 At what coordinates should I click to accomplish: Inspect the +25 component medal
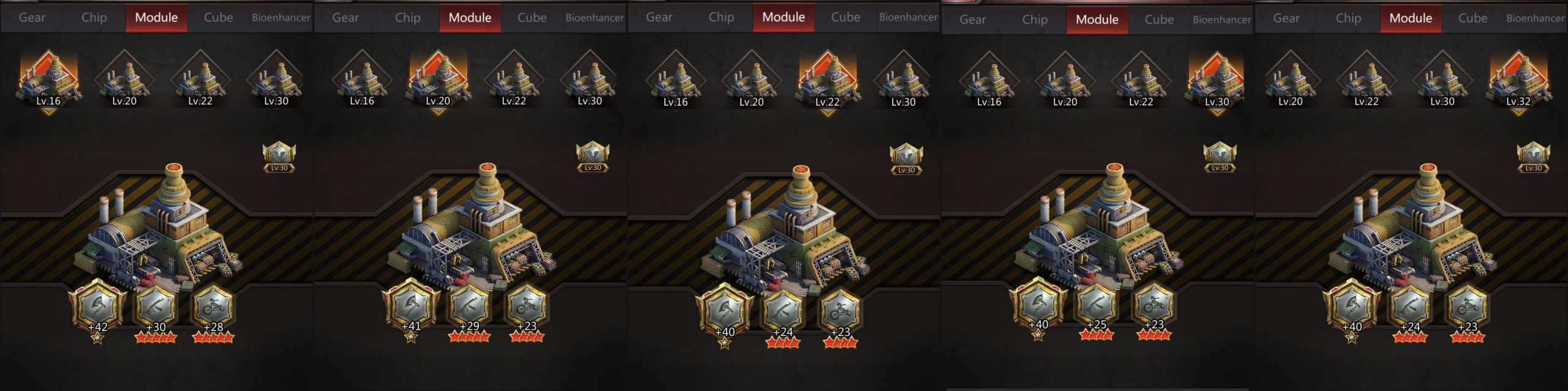1096,304
